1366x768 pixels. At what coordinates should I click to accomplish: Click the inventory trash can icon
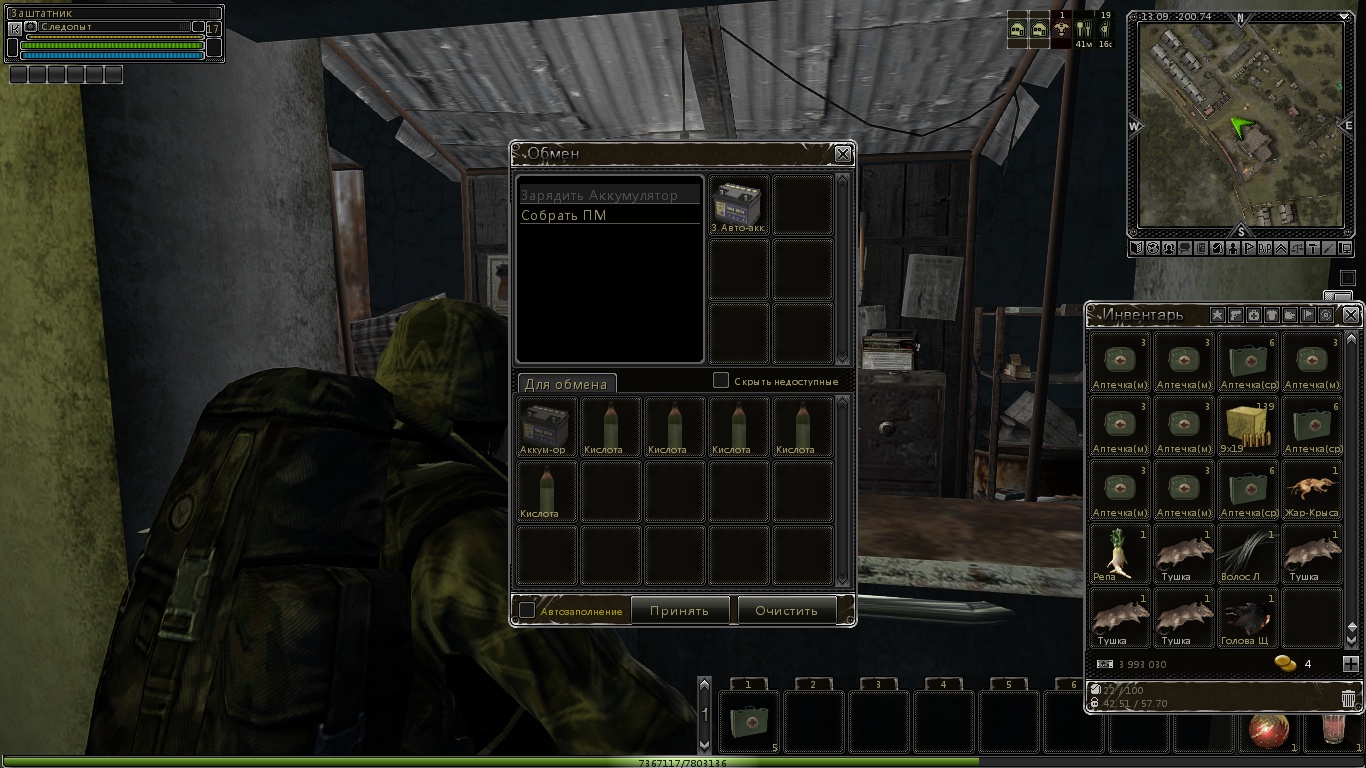[1348, 698]
